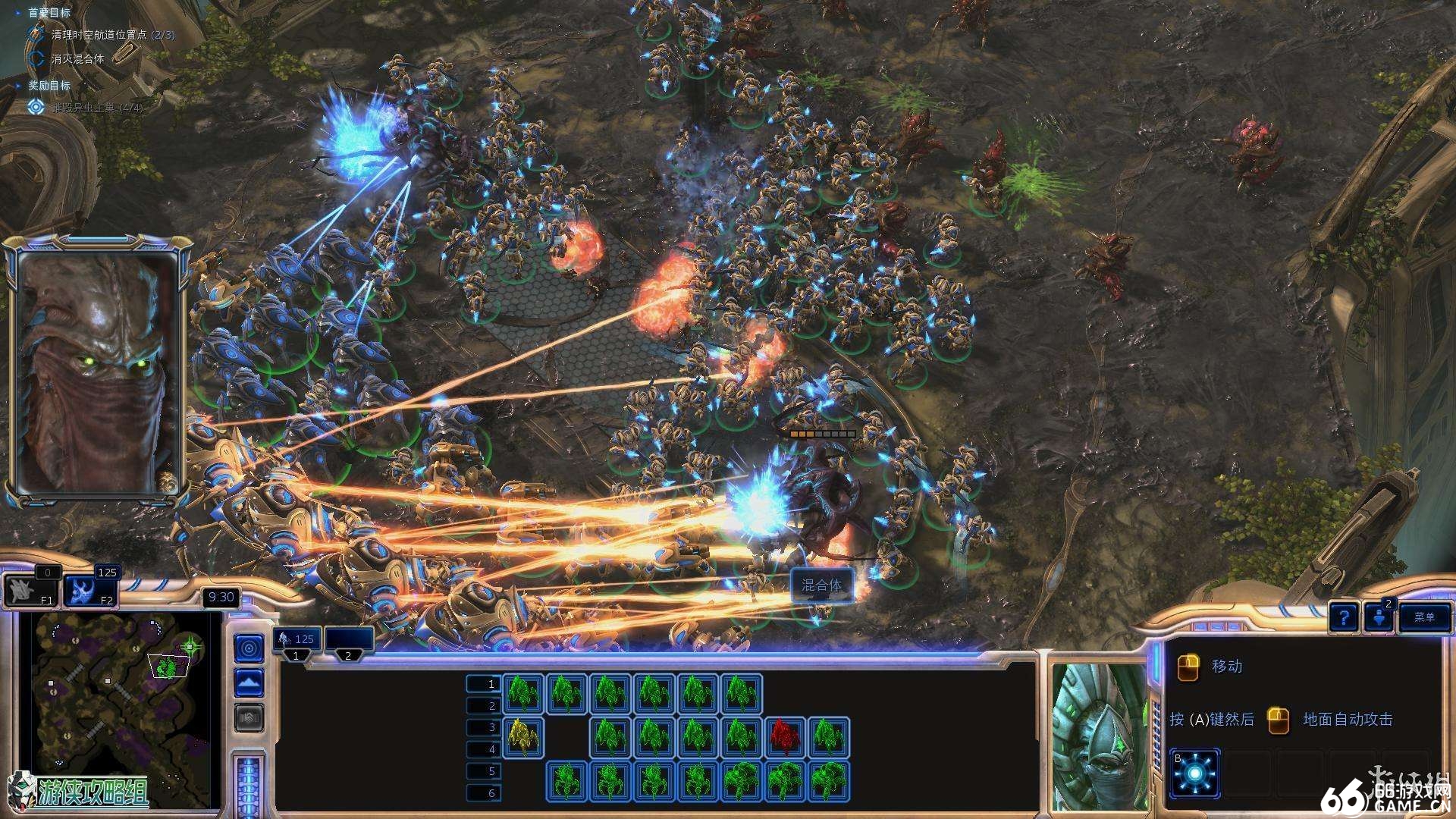Screen dimensions: 1456x819
Task: Select the yellow damaged unit in the selection panel
Action: click(523, 737)
